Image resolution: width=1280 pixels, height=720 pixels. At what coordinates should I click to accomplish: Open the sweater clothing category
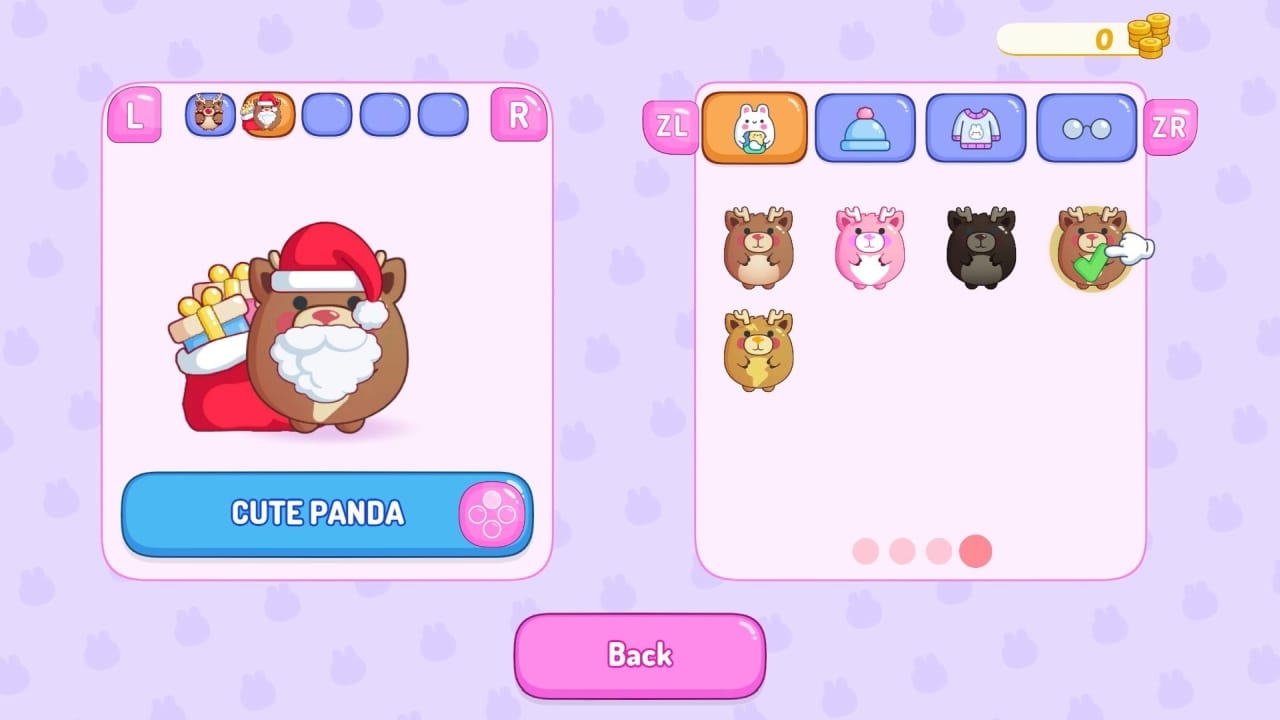pyautogui.click(x=975, y=127)
